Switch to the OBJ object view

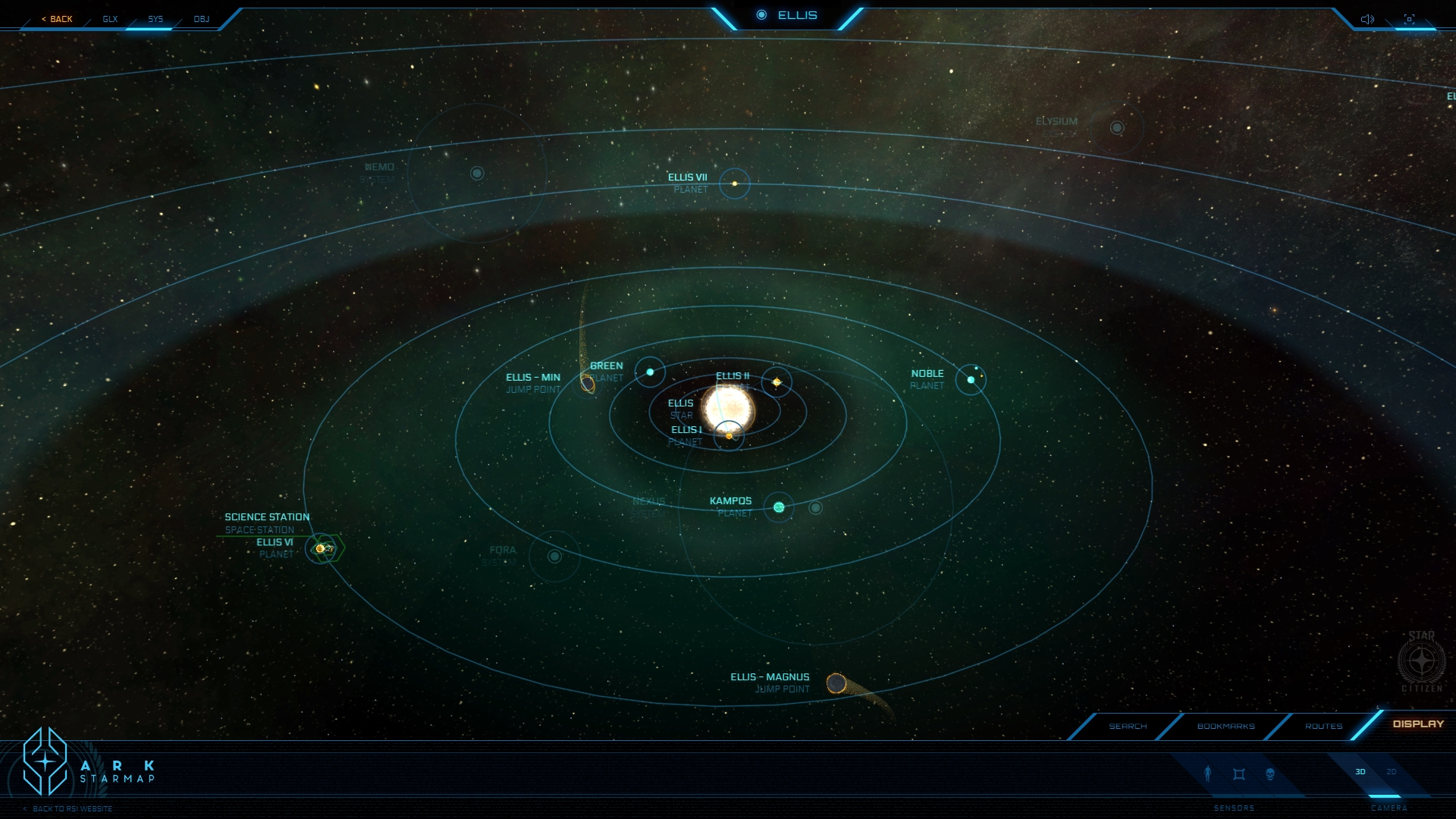coord(201,19)
